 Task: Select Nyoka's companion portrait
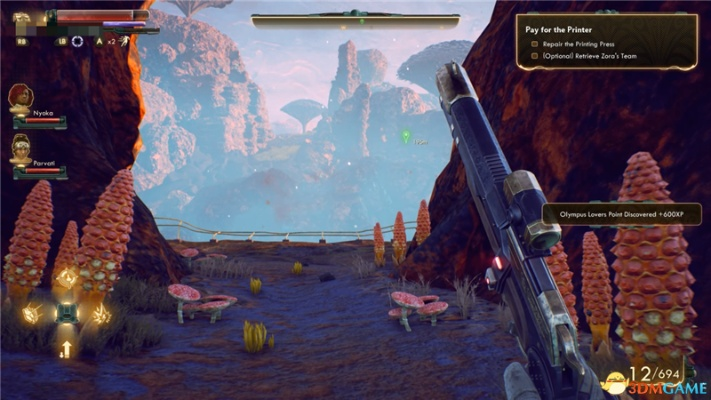[20, 98]
